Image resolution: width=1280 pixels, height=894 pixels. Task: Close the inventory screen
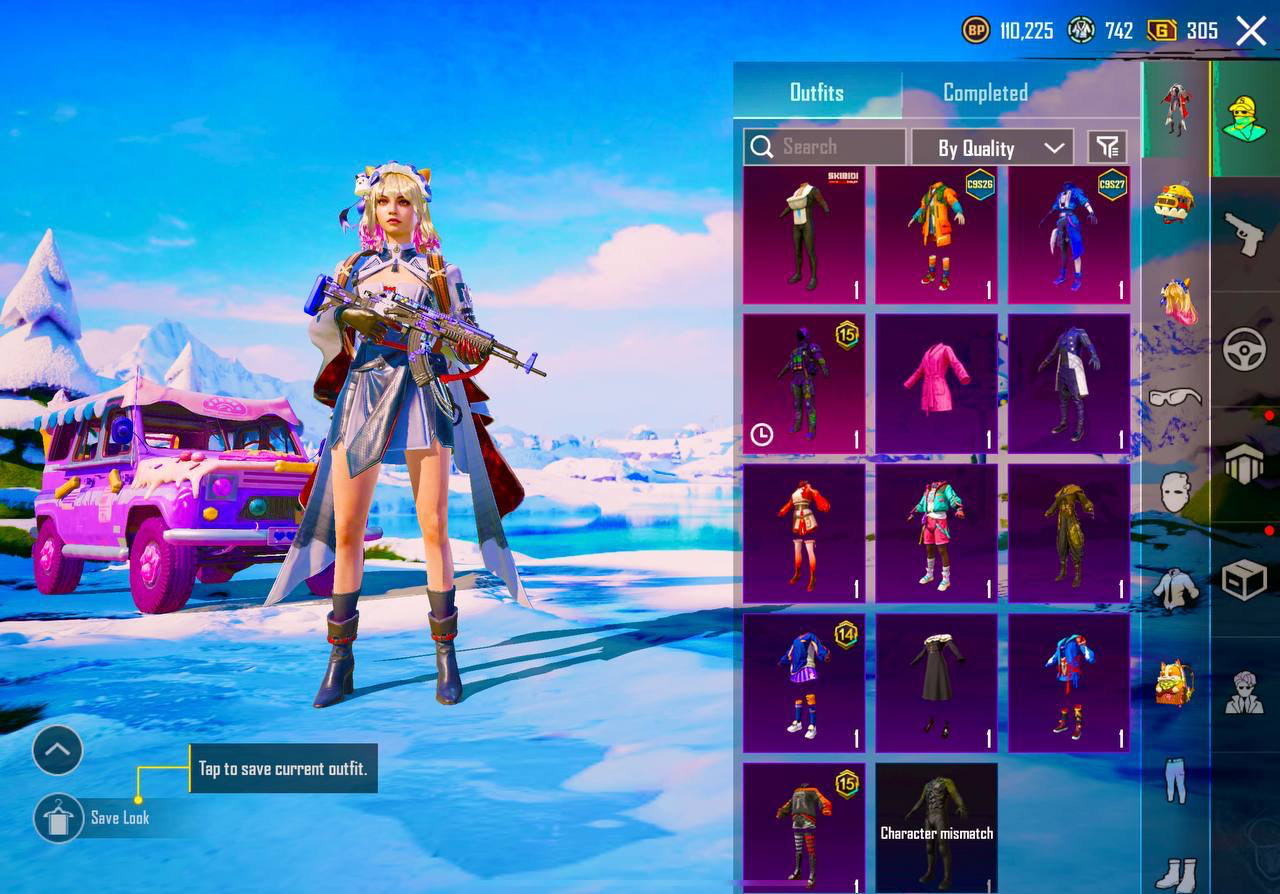pyautogui.click(x=1251, y=31)
